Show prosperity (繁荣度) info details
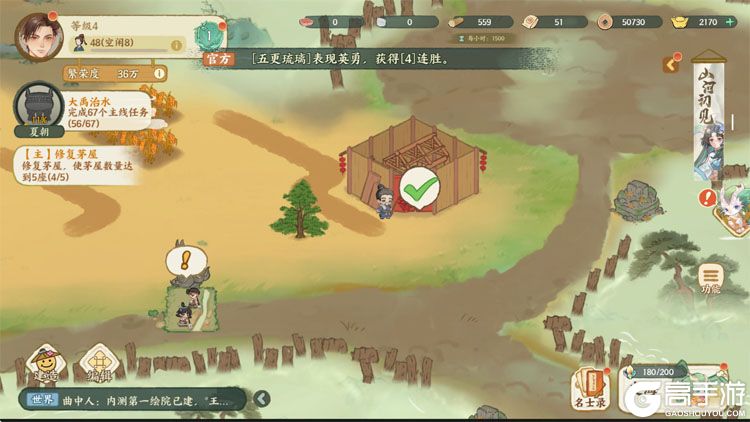 159,73
